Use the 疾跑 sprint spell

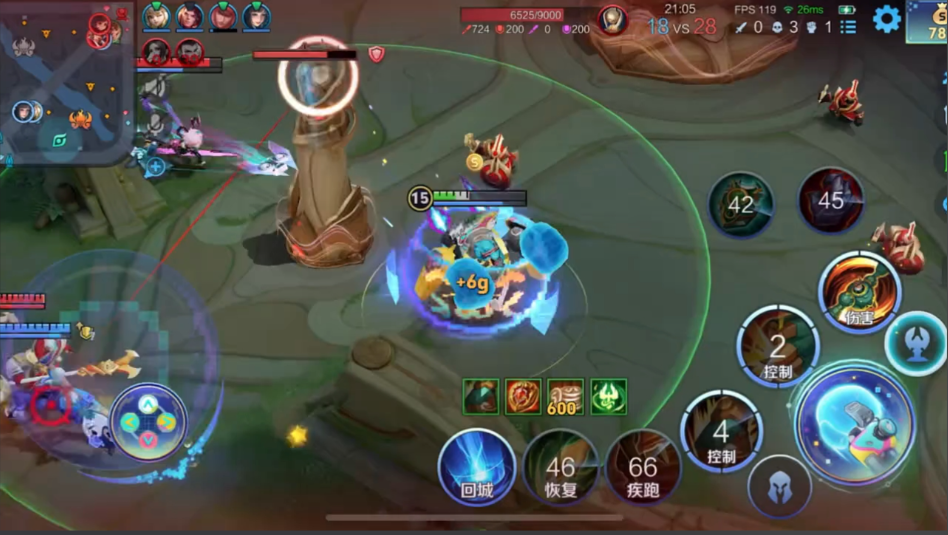[642, 467]
